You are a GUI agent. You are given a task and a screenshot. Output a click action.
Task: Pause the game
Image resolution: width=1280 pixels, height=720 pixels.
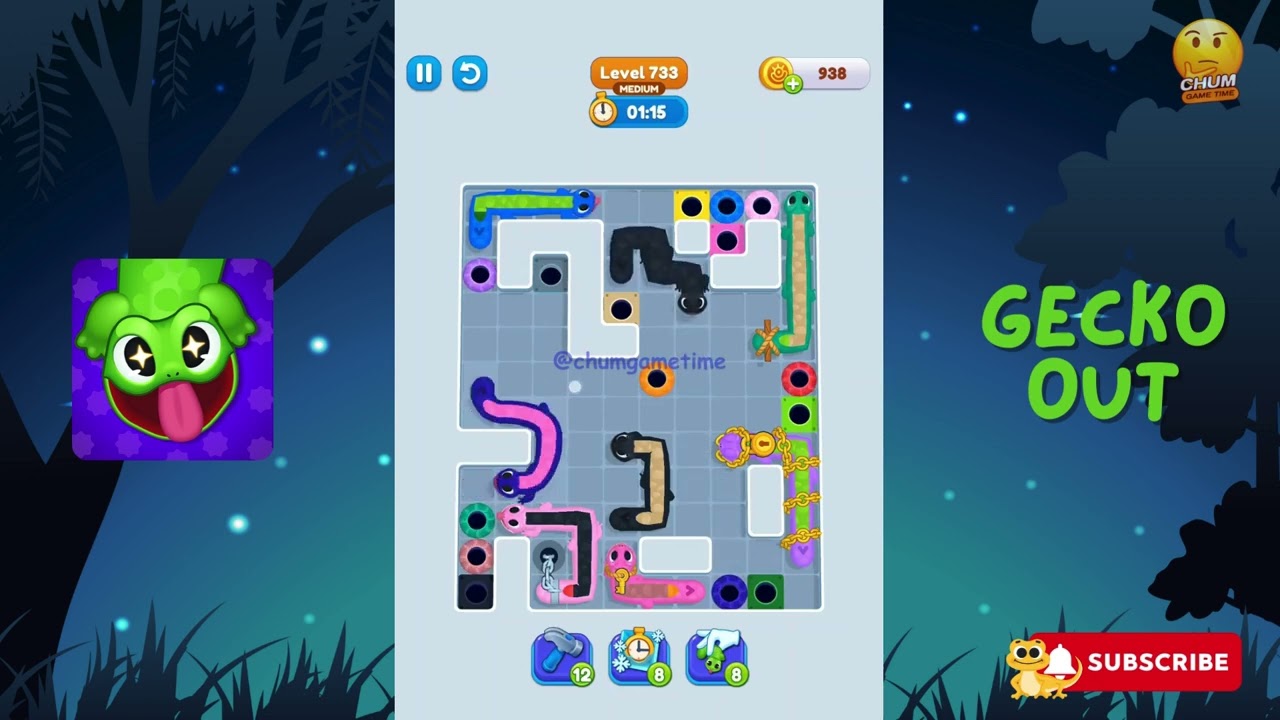(423, 73)
